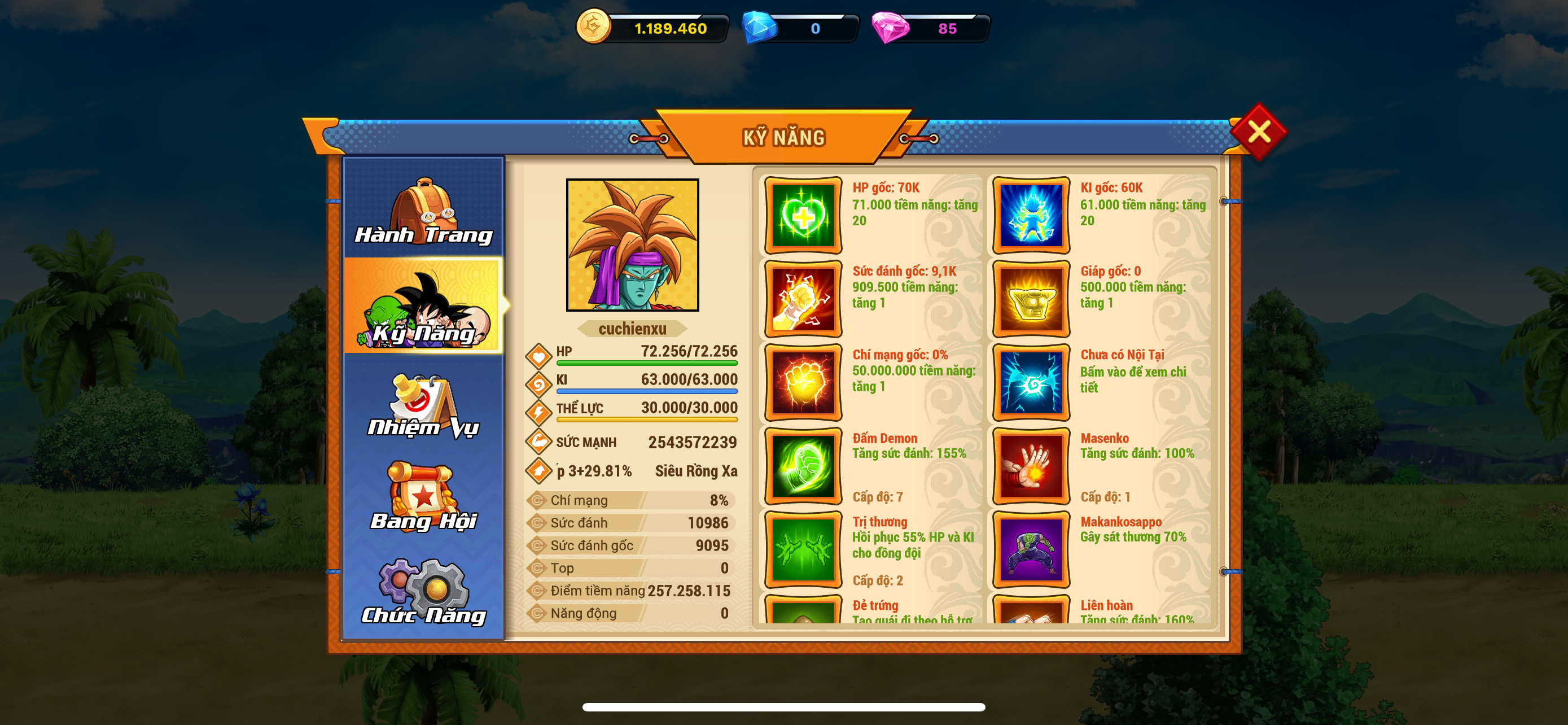Screen dimensions: 1568x725
Task: Tap the pink gem currency icon
Action: 890,28
